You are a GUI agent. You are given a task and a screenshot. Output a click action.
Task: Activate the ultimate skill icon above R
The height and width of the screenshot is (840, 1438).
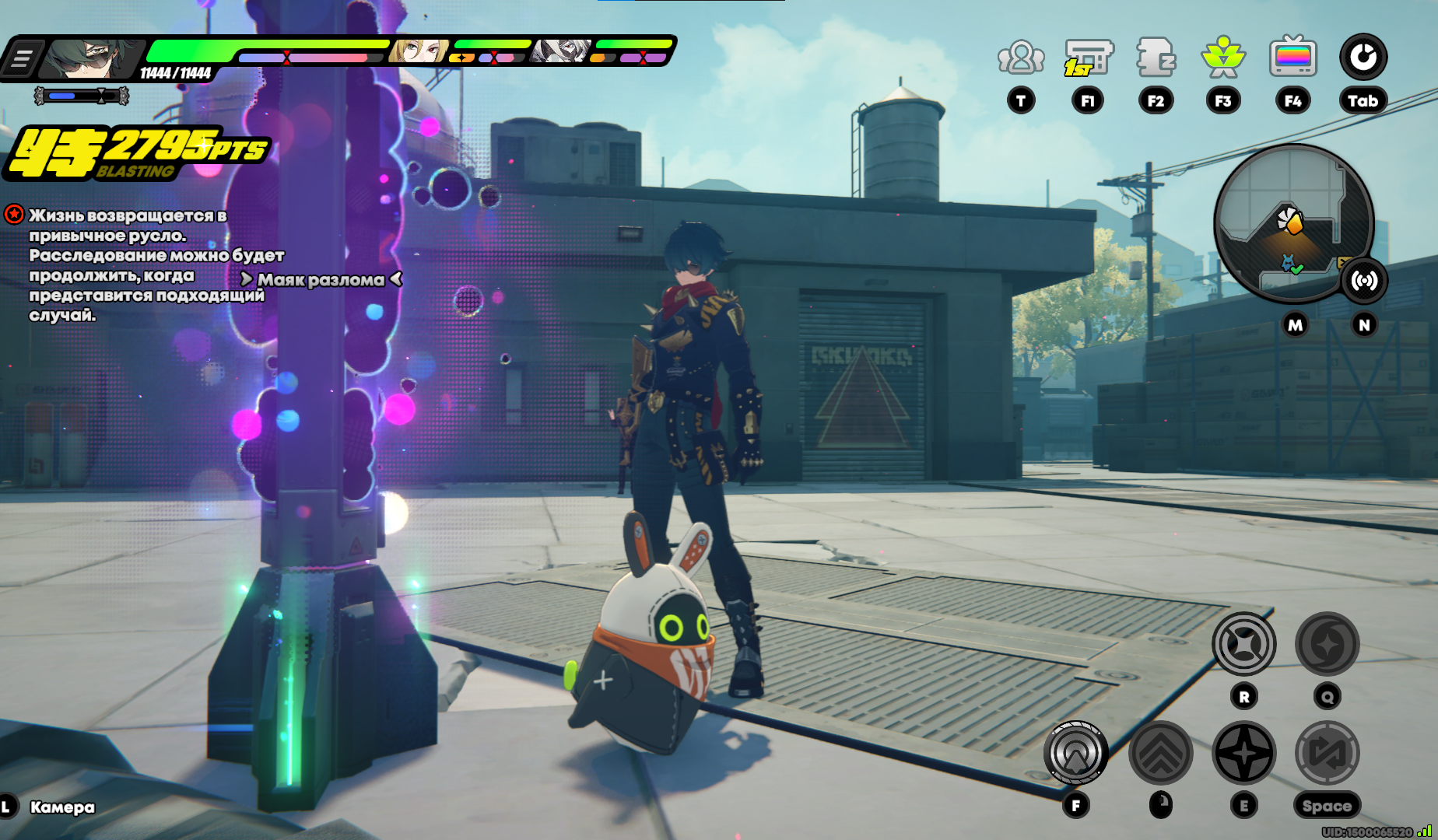1243,644
